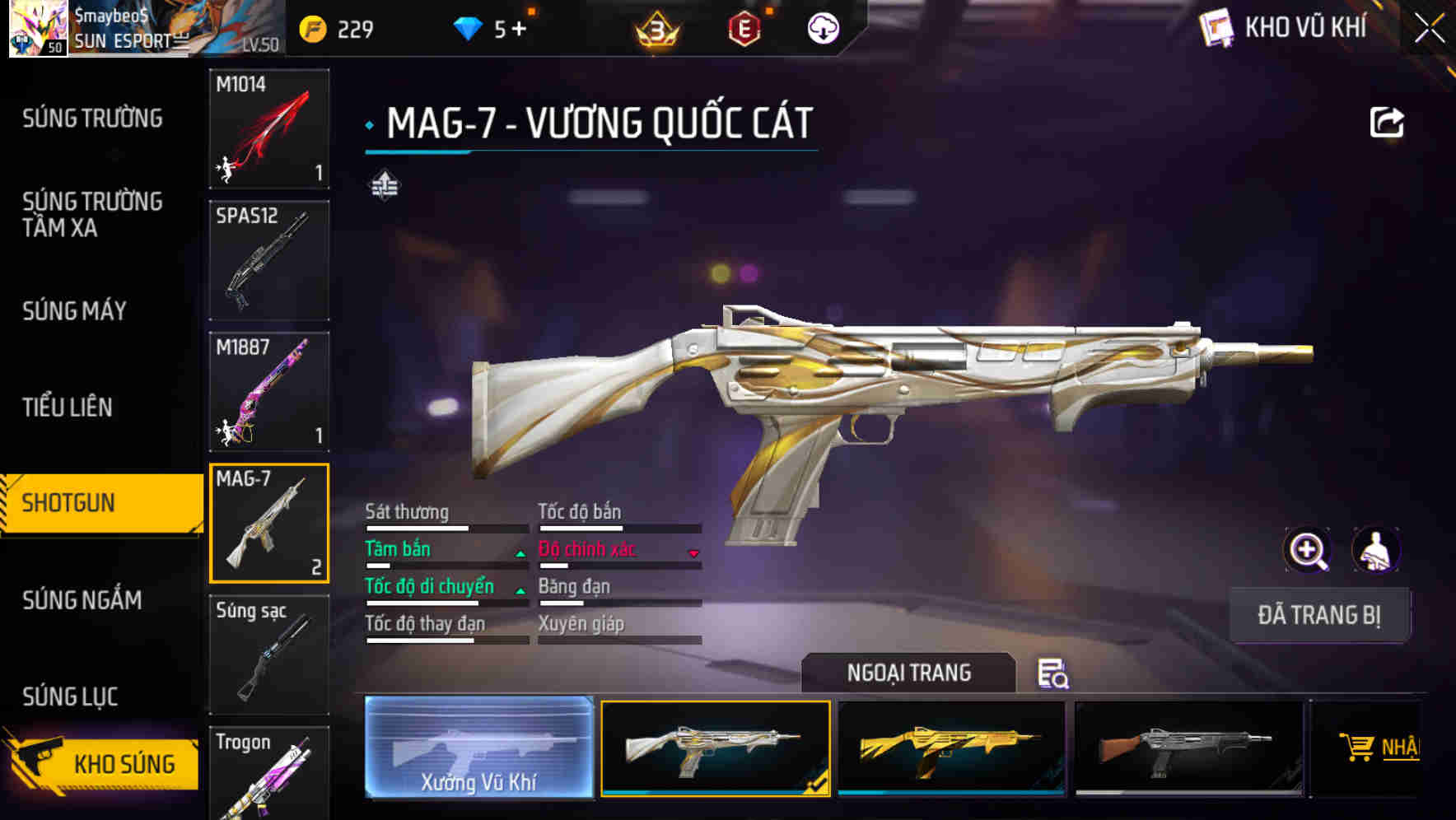Choose the Trogon weapon slot

269,774
